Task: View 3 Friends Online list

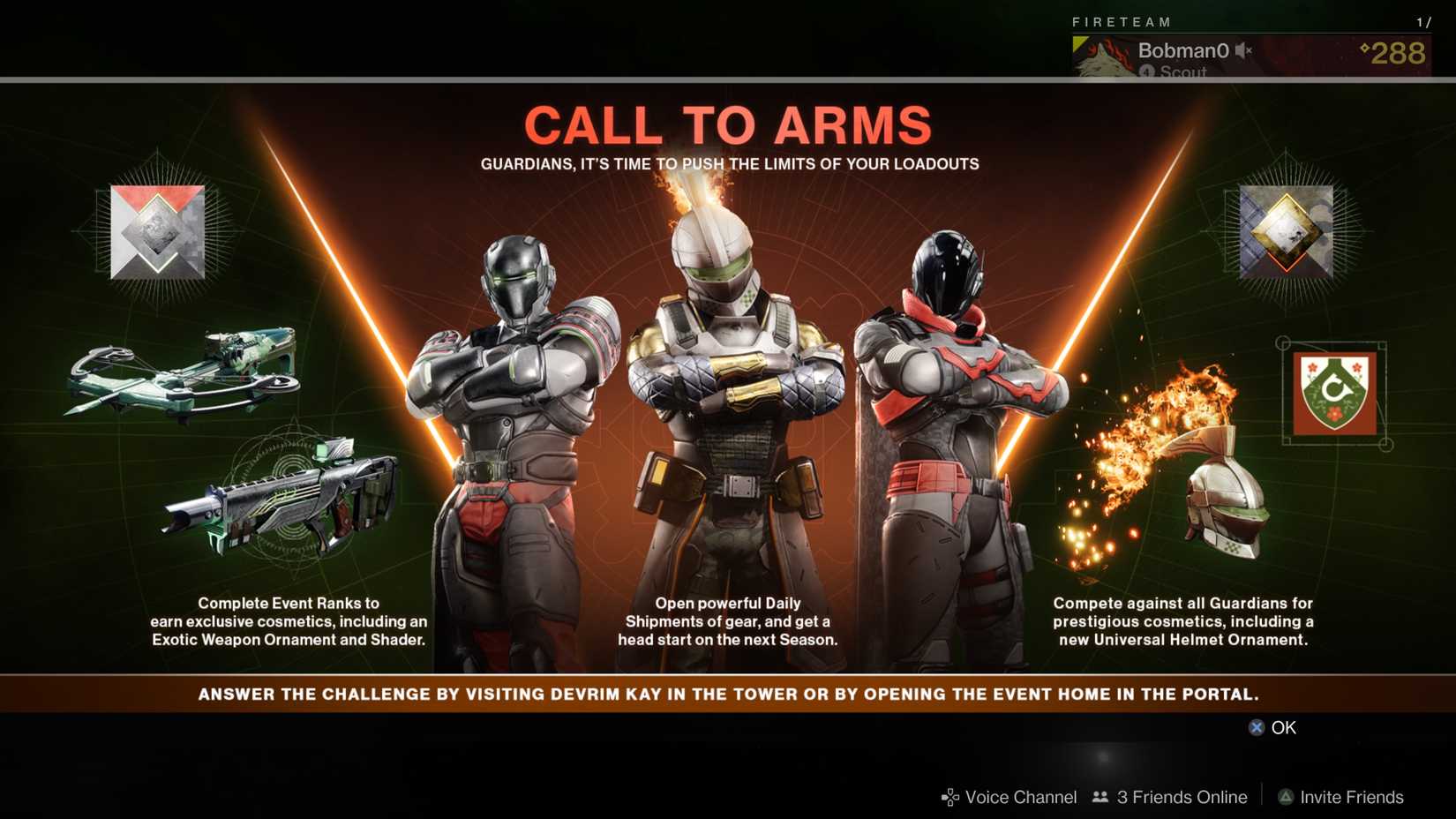Action: (x=1180, y=797)
